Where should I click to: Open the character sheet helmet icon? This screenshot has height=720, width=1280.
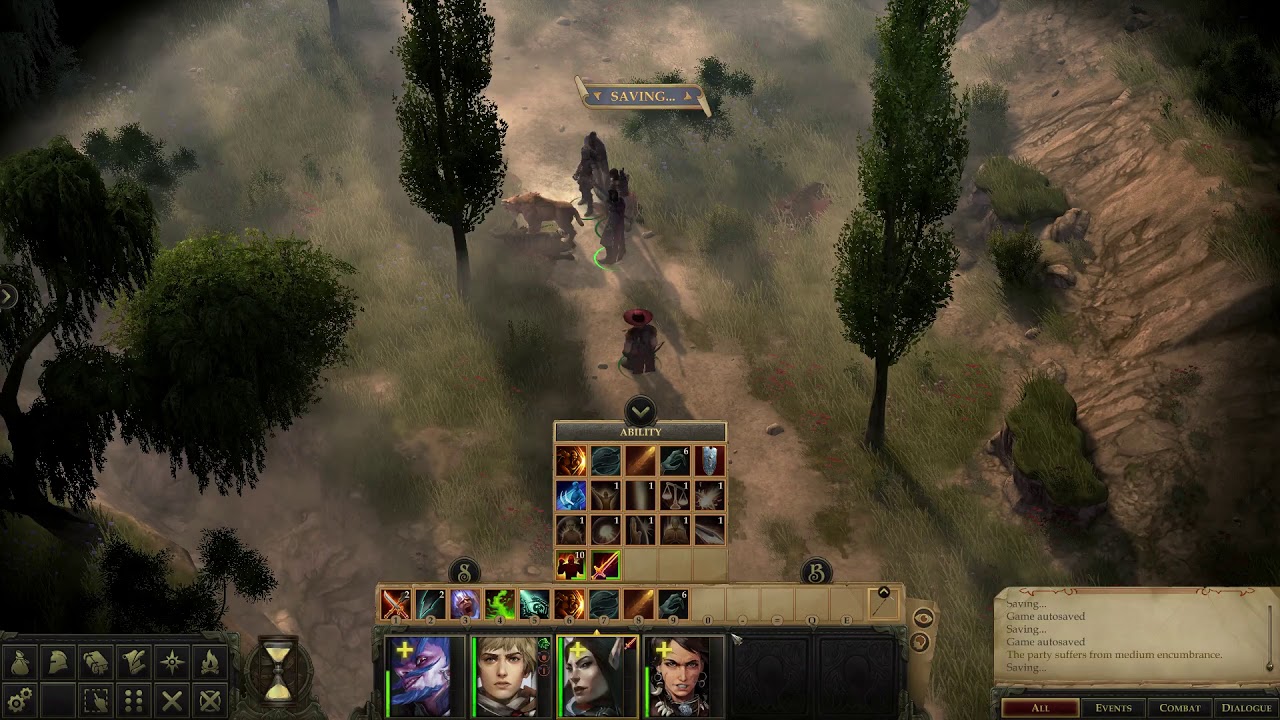pos(58,661)
